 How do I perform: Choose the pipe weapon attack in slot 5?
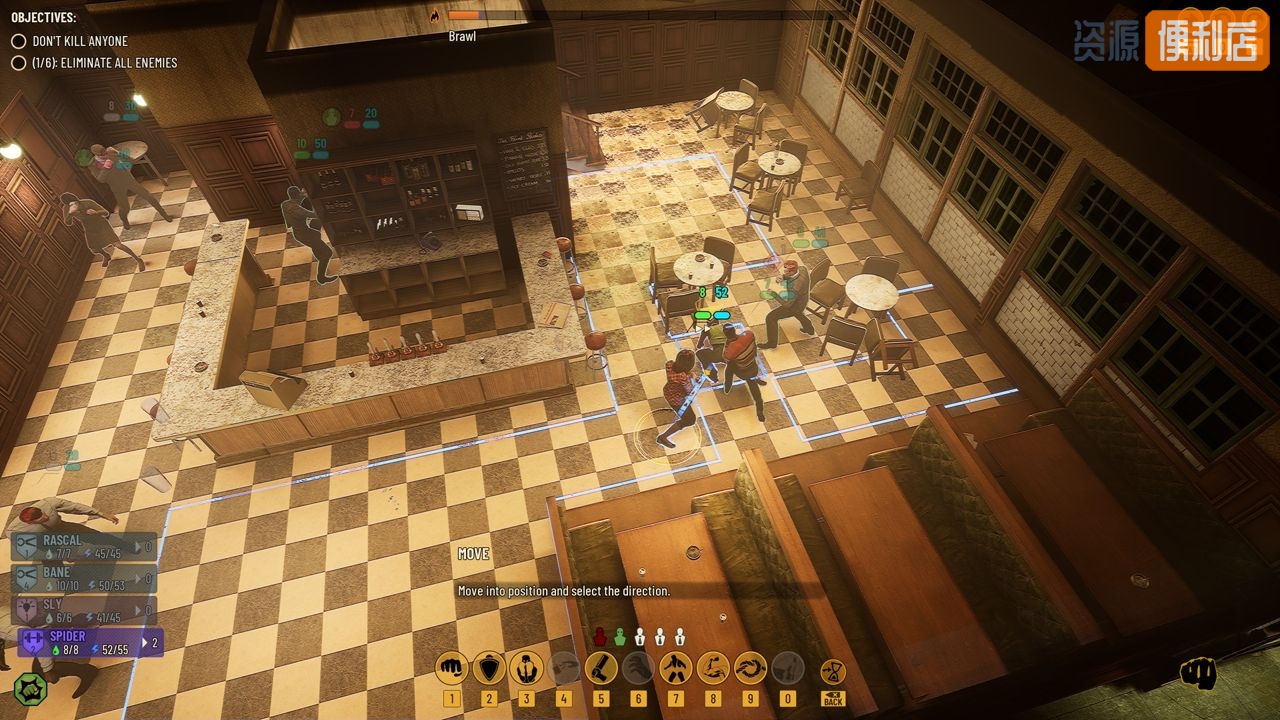[601, 667]
